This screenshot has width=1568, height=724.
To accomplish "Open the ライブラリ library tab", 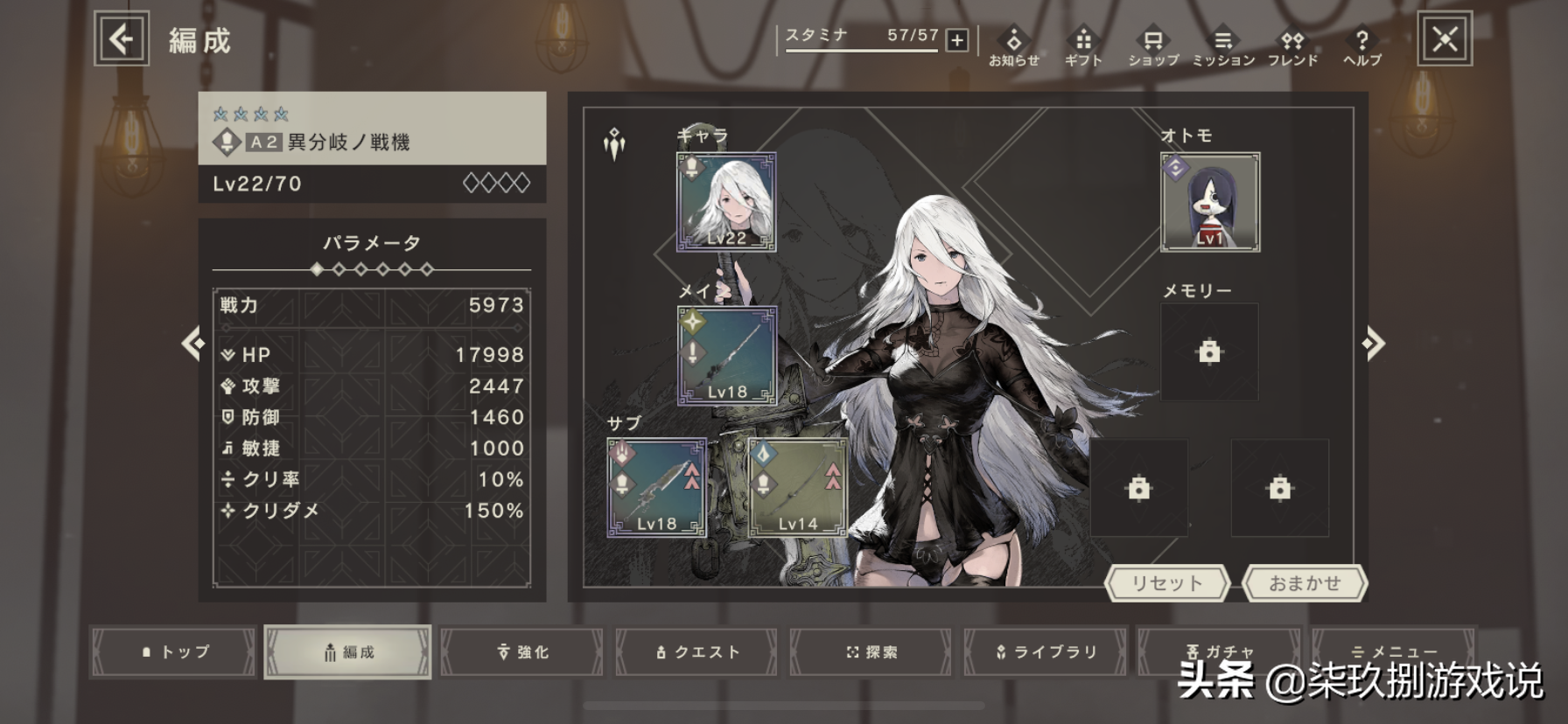I will click(1046, 651).
